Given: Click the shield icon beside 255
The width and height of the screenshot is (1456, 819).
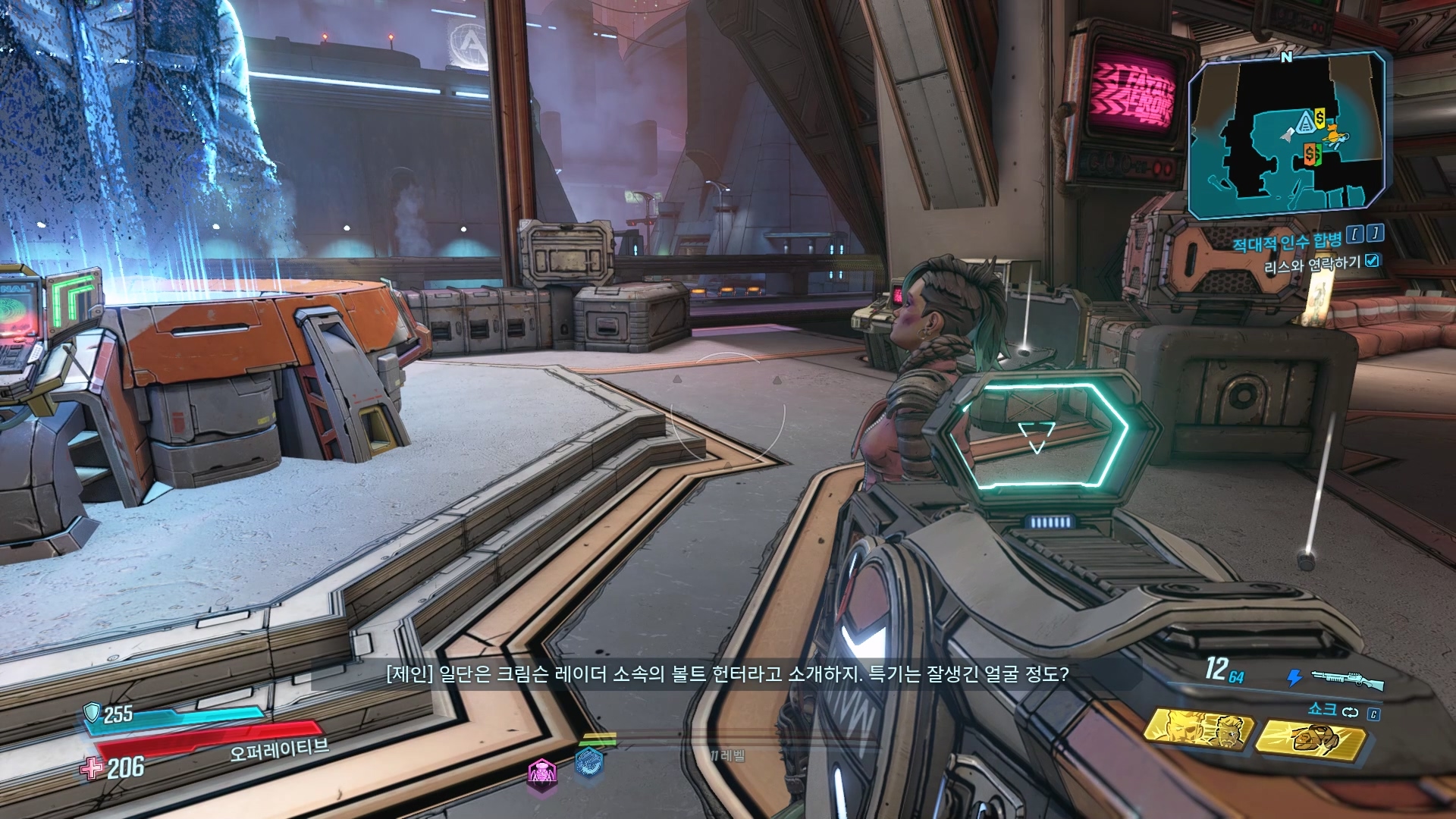Looking at the screenshot, I should (93, 712).
